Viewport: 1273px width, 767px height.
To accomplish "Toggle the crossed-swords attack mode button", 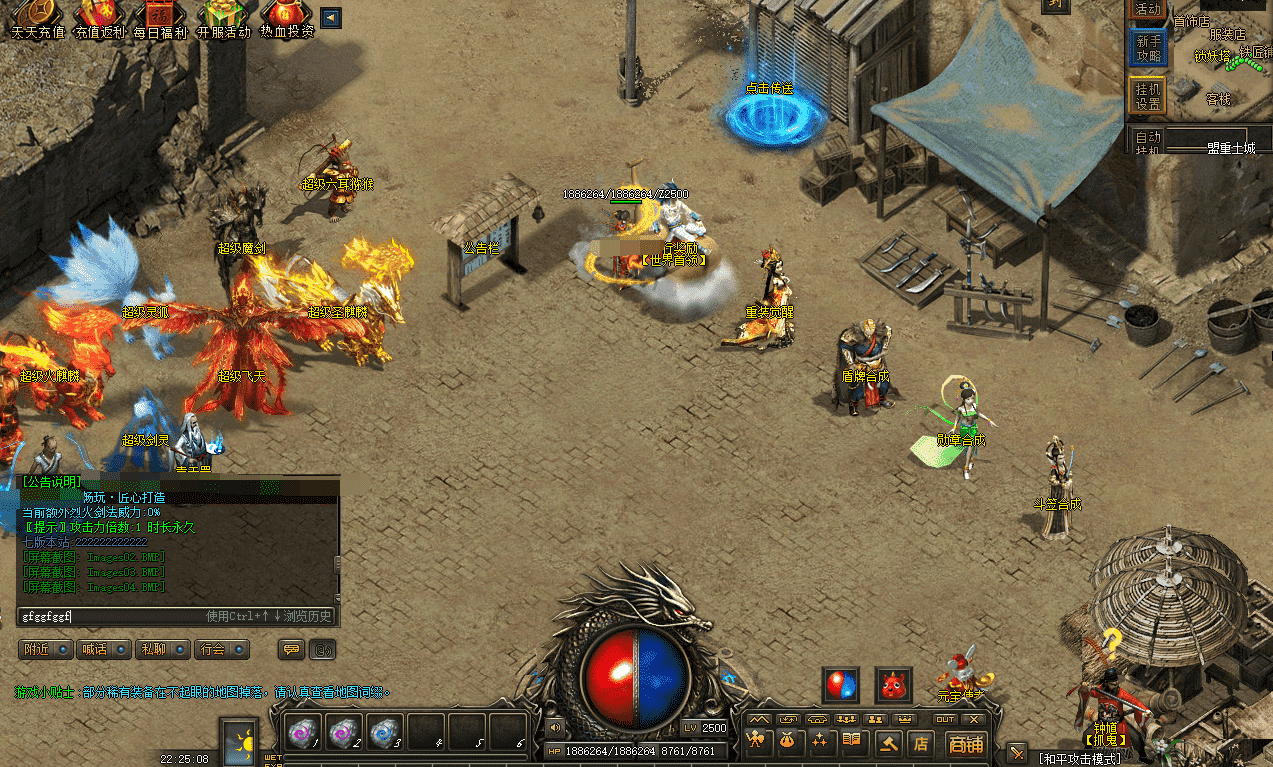I will point(1017,752).
